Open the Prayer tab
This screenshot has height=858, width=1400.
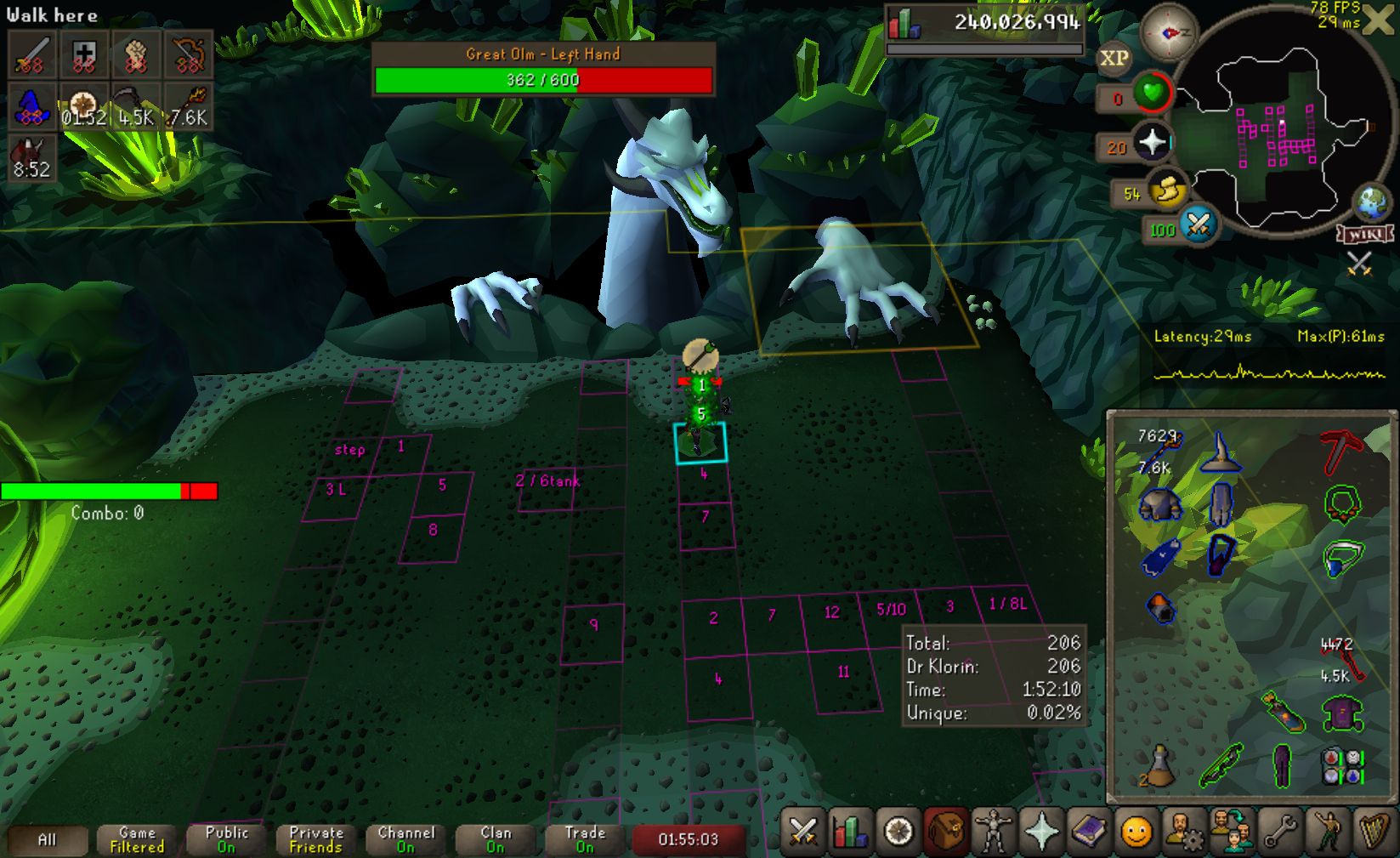[1040, 832]
